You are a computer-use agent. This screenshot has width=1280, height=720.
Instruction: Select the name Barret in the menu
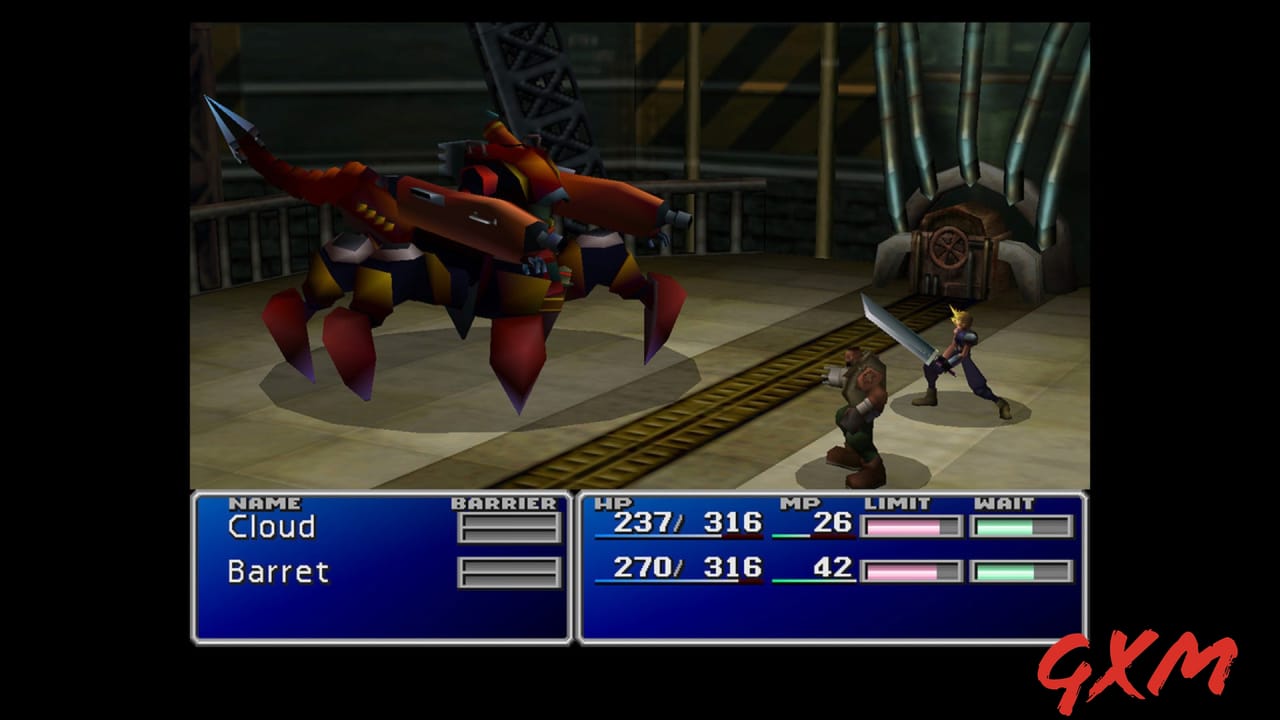pos(277,572)
